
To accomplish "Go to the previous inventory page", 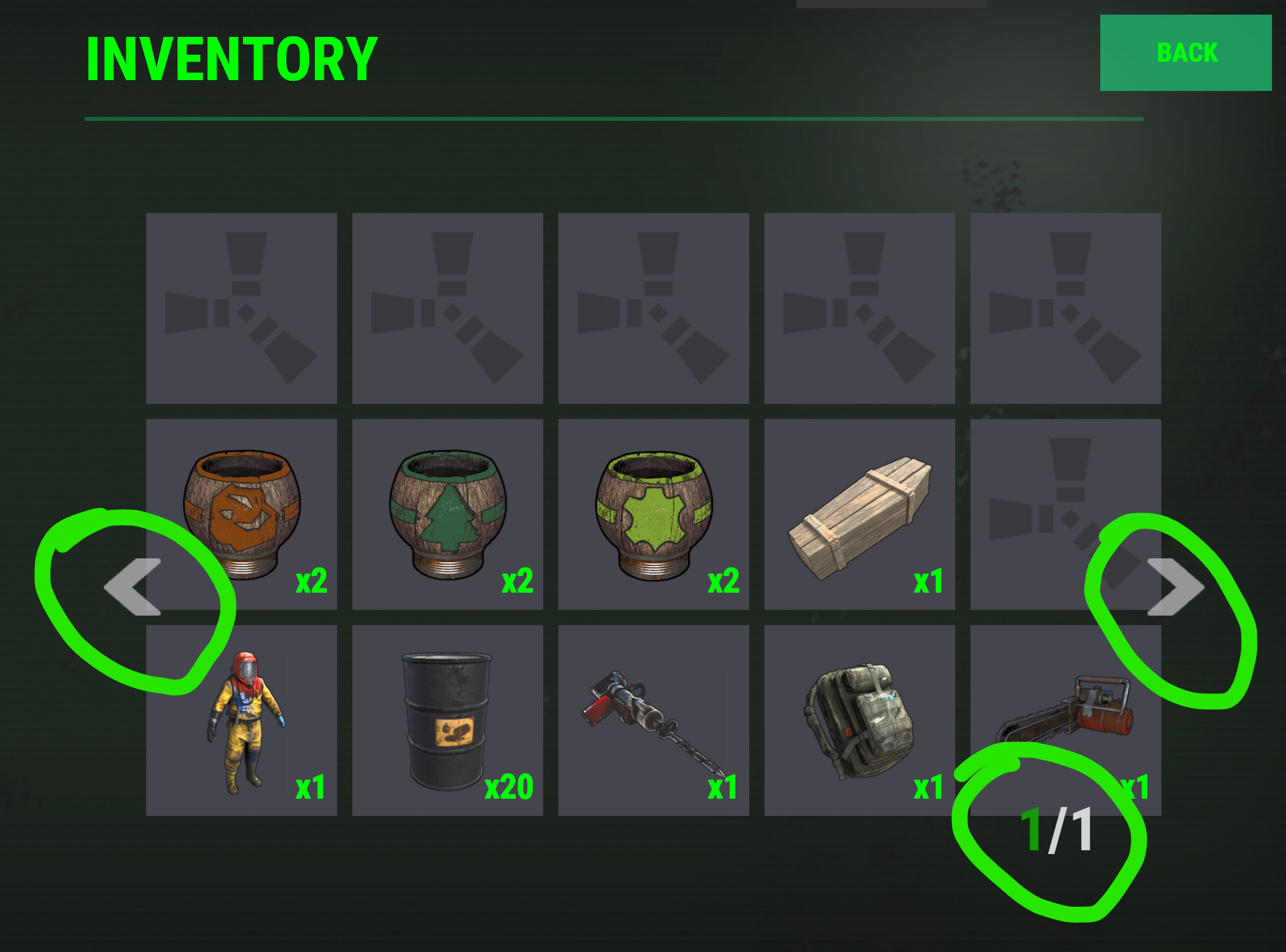I will pyautogui.click(x=133, y=587).
